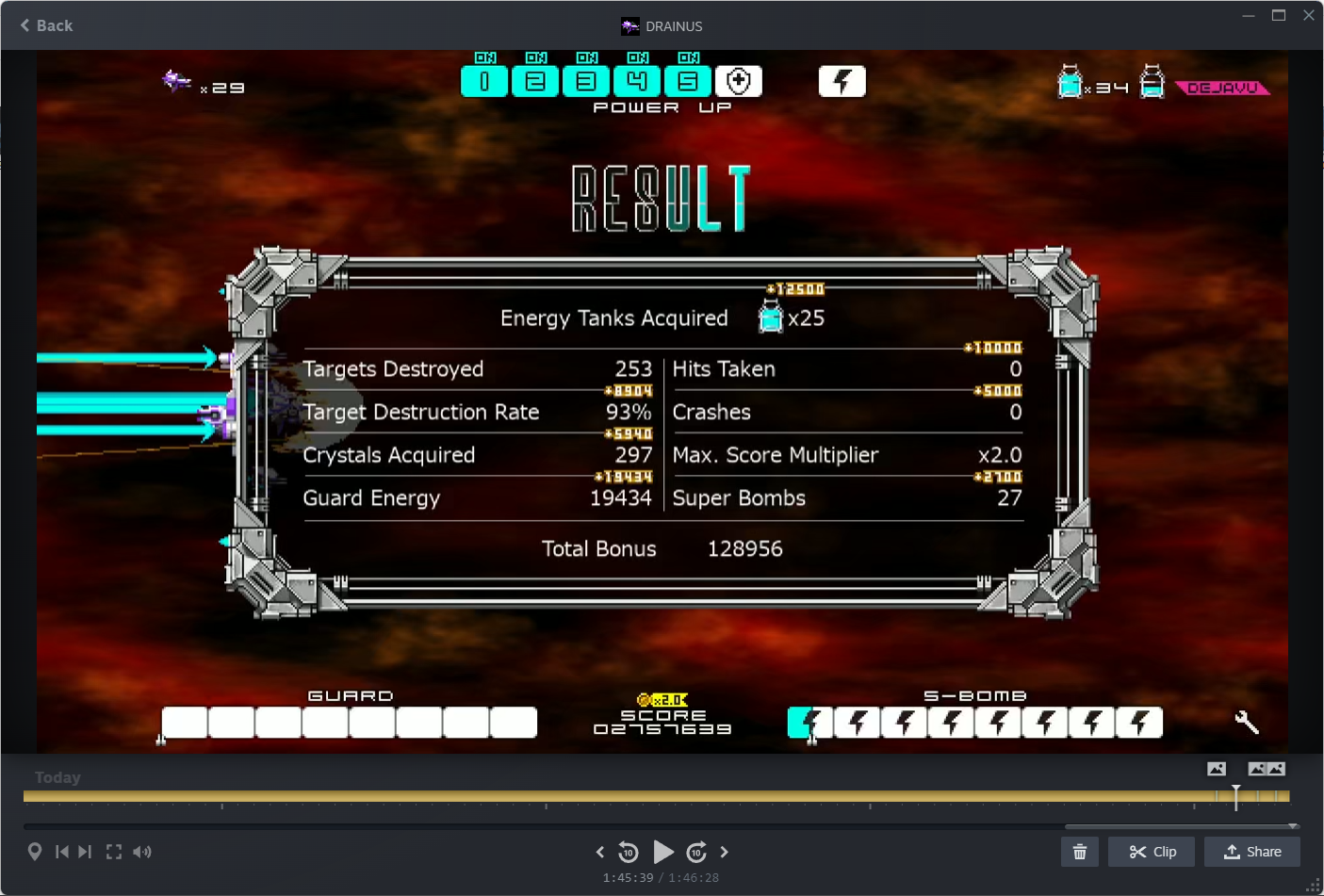The height and width of the screenshot is (896, 1324).
Task: Open the Clip tool
Action: (1152, 852)
